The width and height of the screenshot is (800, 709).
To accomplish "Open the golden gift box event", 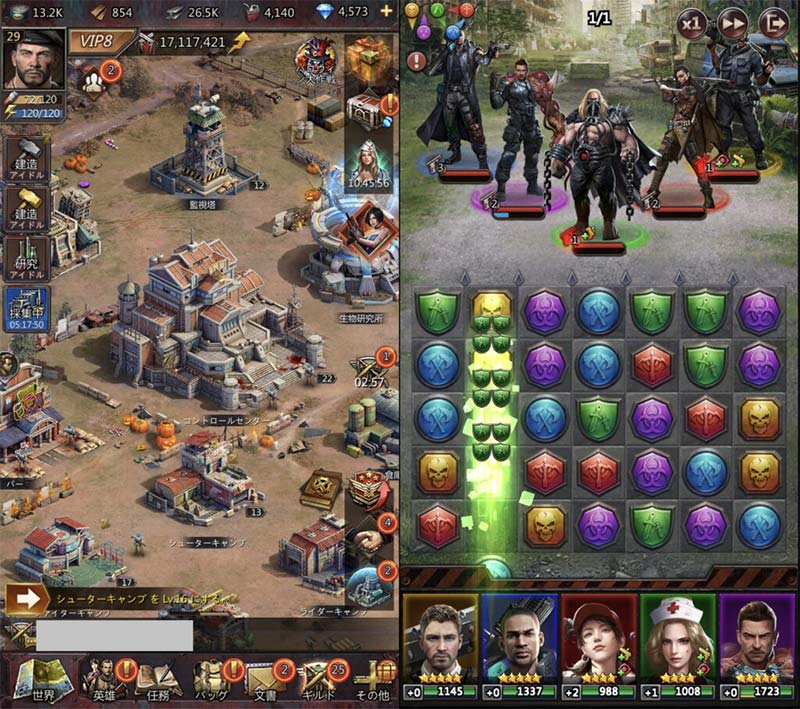I will click(364, 55).
